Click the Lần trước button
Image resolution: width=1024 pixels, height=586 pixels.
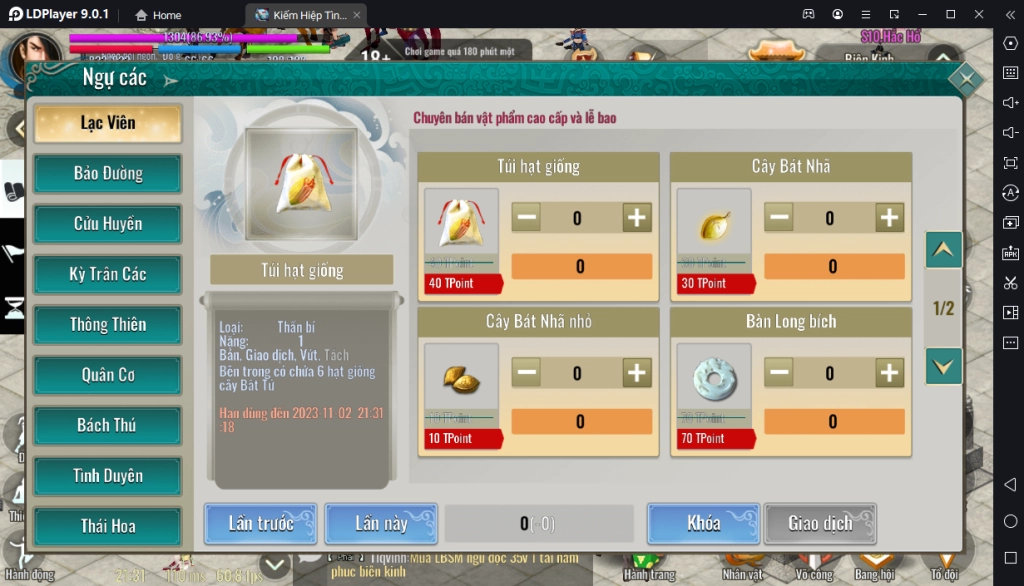261,524
